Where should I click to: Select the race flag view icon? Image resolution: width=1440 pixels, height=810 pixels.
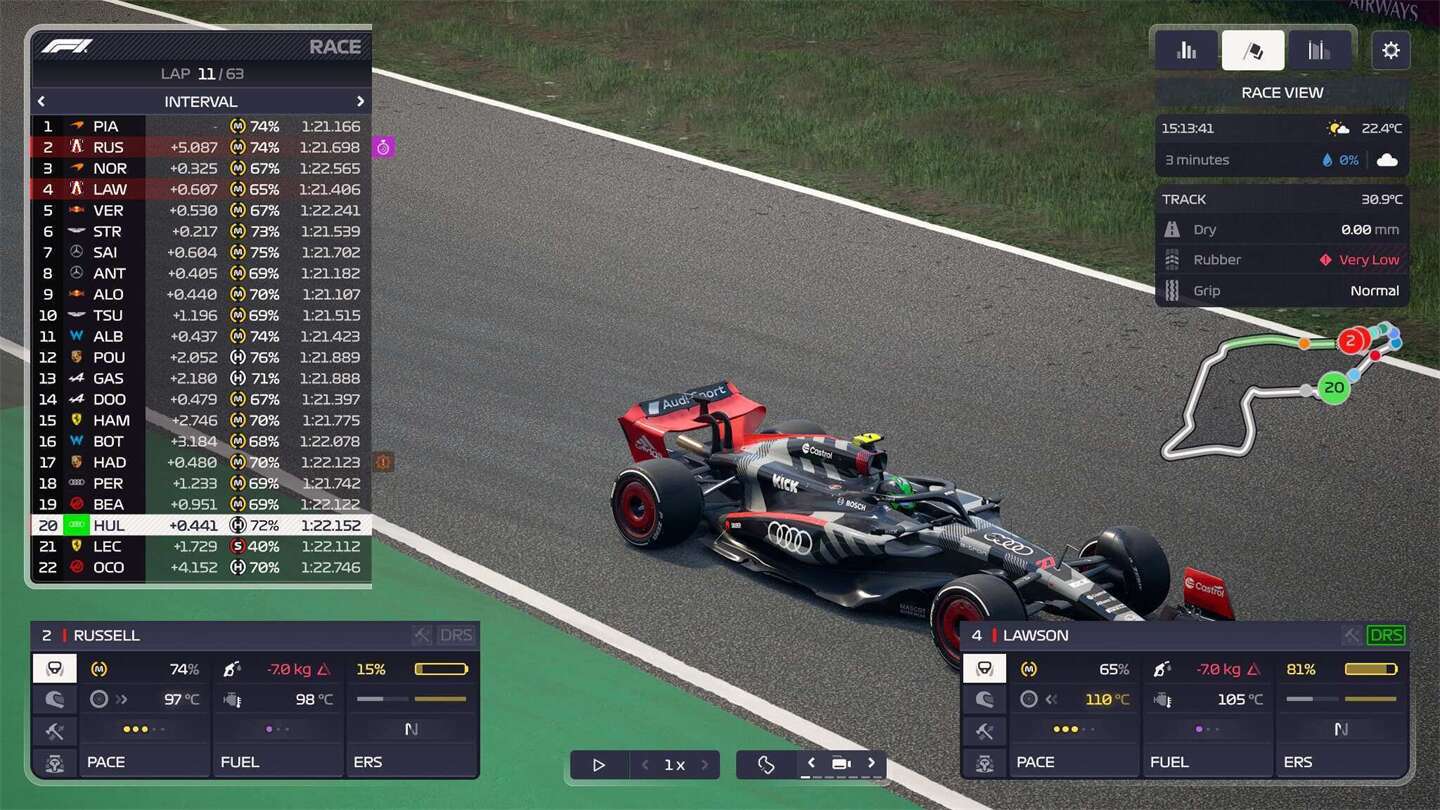pyautogui.click(x=1253, y=49)
